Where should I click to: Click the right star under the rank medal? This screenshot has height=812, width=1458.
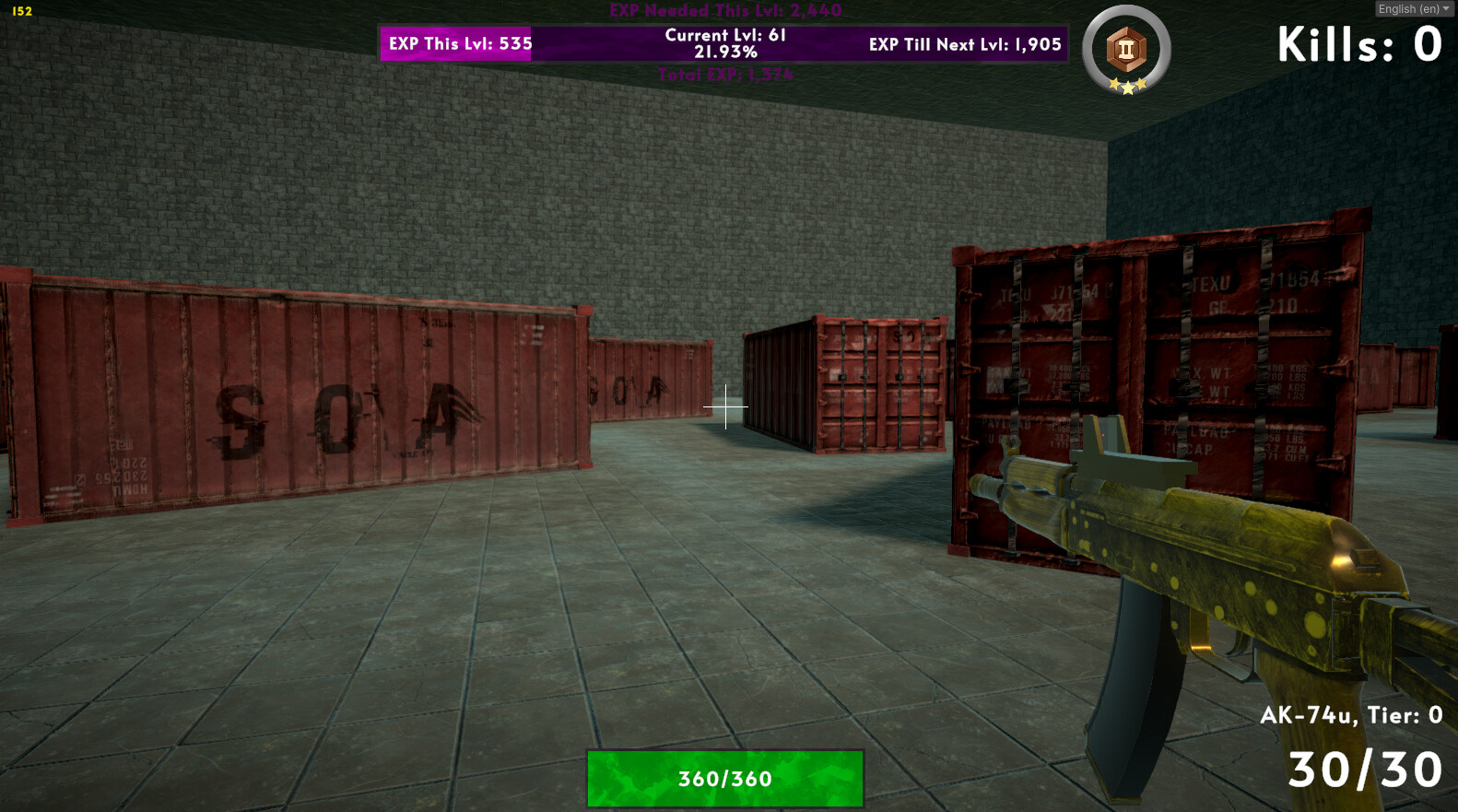[x=1141, y=85]
